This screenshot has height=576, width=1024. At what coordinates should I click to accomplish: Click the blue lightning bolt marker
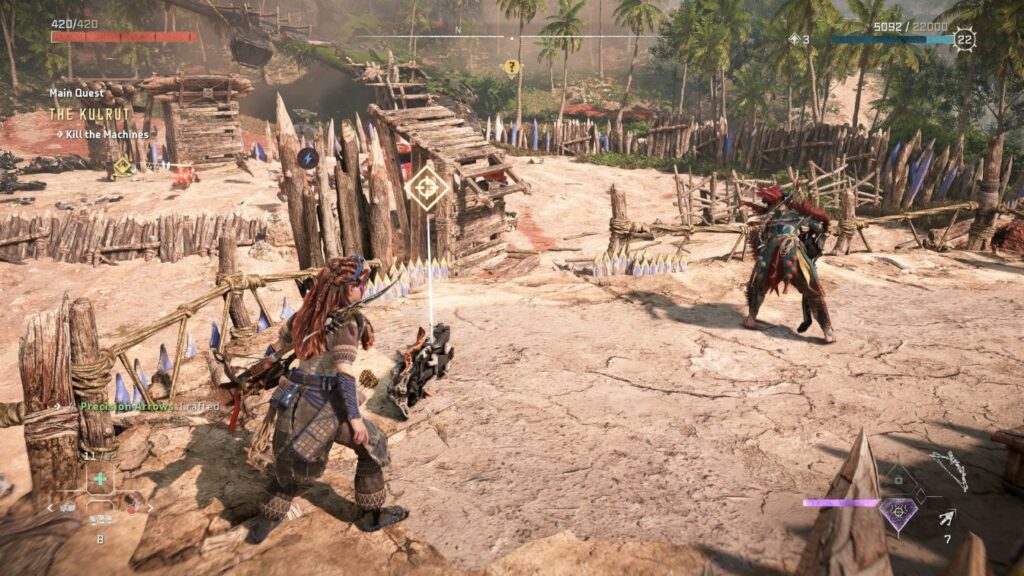pos(307,158)
